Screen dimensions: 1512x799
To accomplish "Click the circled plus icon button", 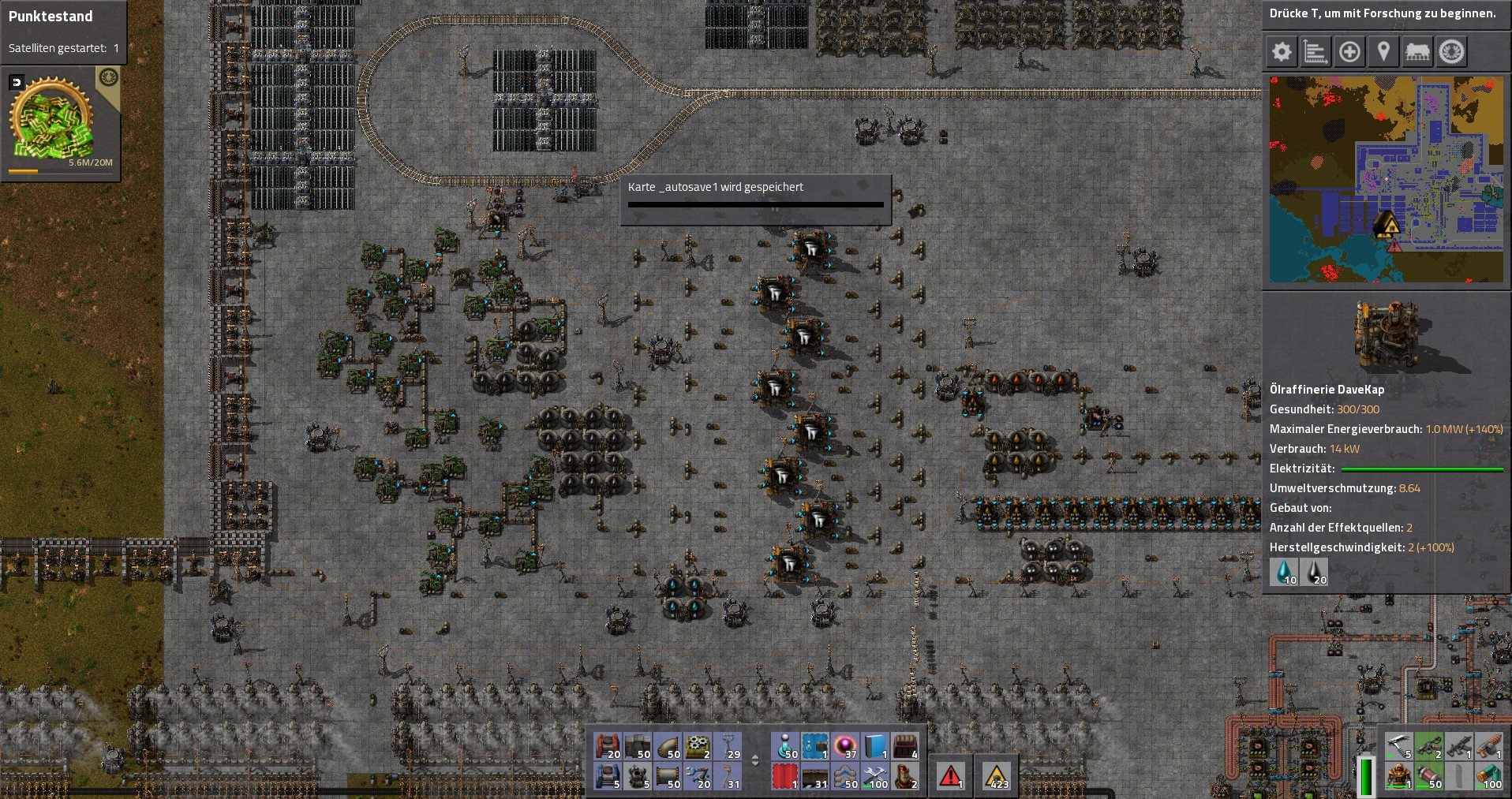I will coord(1349,52).
